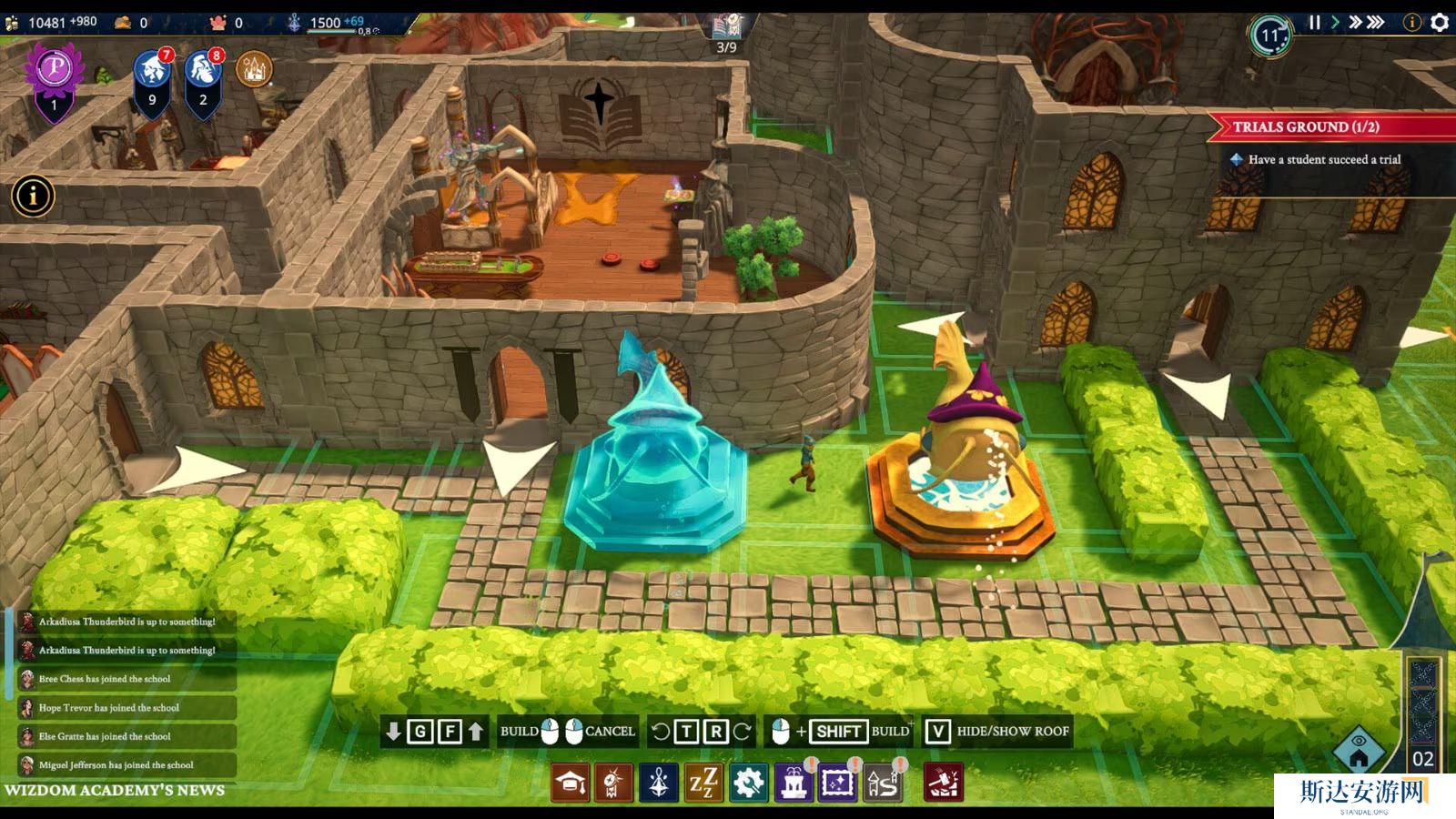
Task: Set game speed to fastest triple arrows
Action: click(x=1376, y=23)
